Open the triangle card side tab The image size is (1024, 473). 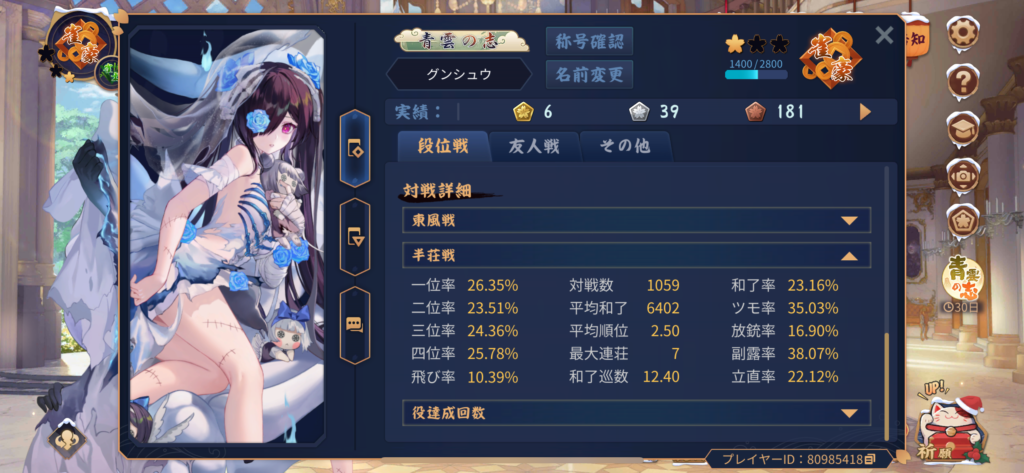(x=356, y=236)
